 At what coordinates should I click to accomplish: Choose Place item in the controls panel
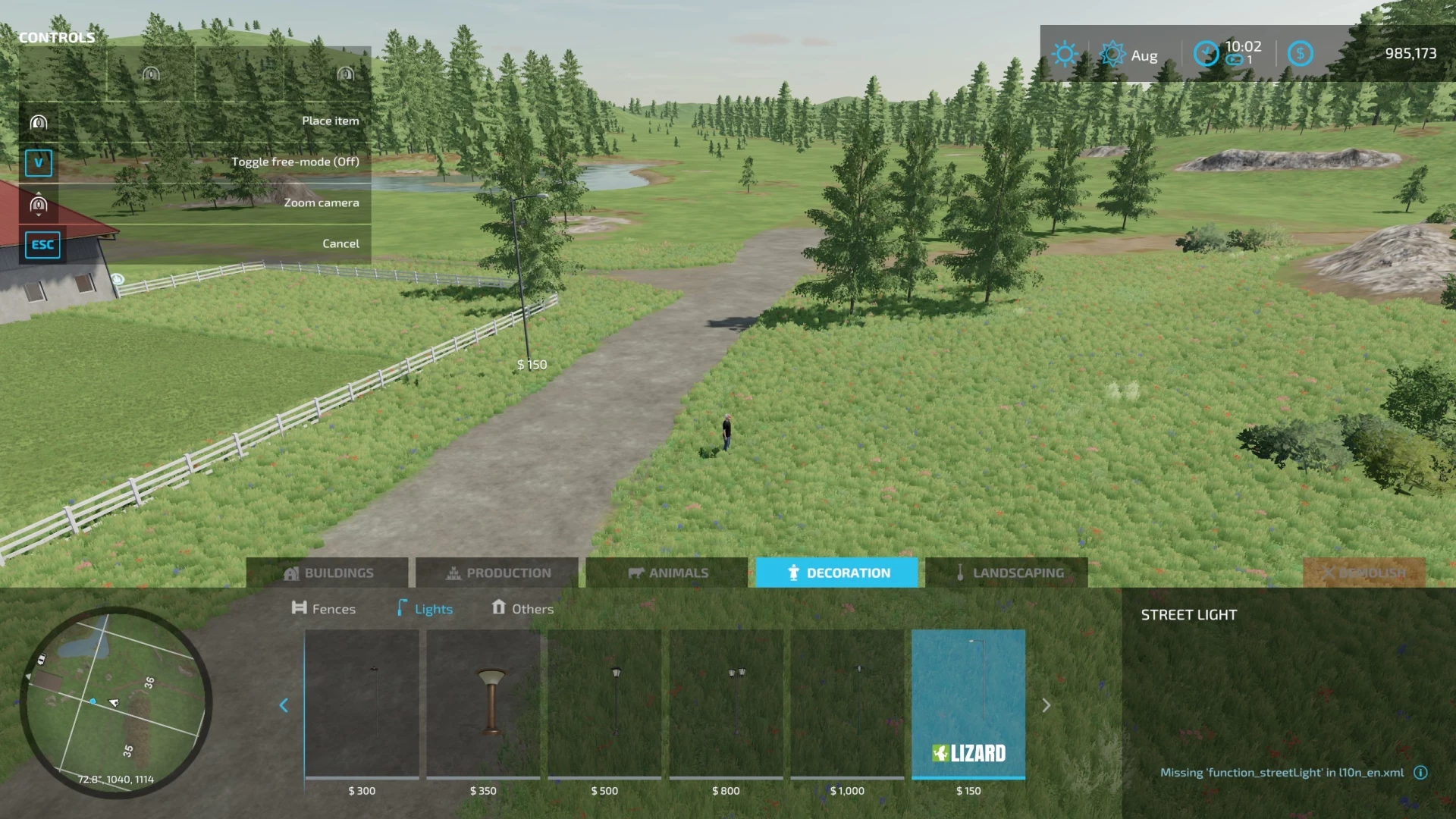click(x=331, y=120)
